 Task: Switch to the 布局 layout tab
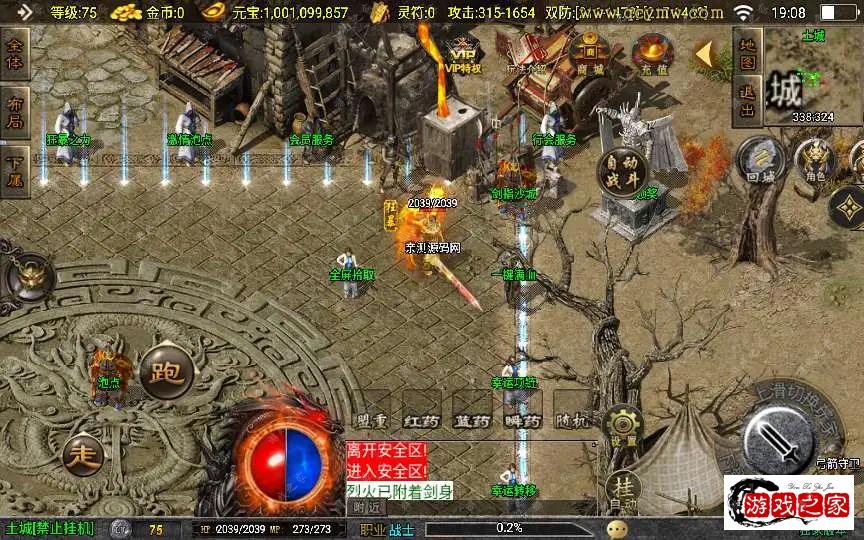tap(15, 110)
